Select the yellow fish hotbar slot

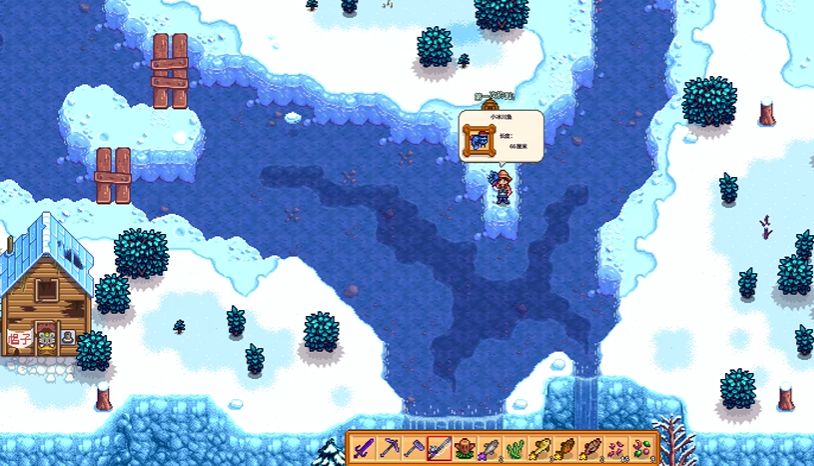(x=541, y=449)
